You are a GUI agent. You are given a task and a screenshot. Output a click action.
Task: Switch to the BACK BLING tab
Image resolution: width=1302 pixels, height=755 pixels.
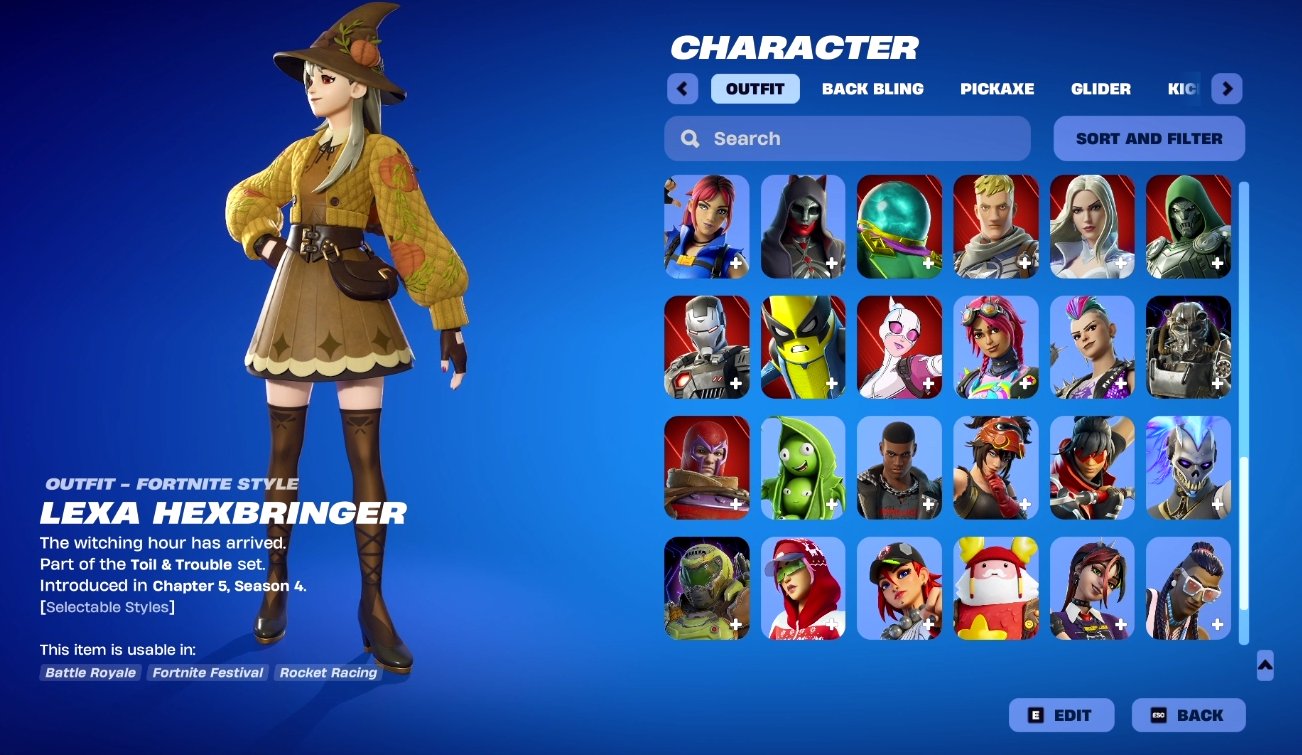[x=873, y=88]
